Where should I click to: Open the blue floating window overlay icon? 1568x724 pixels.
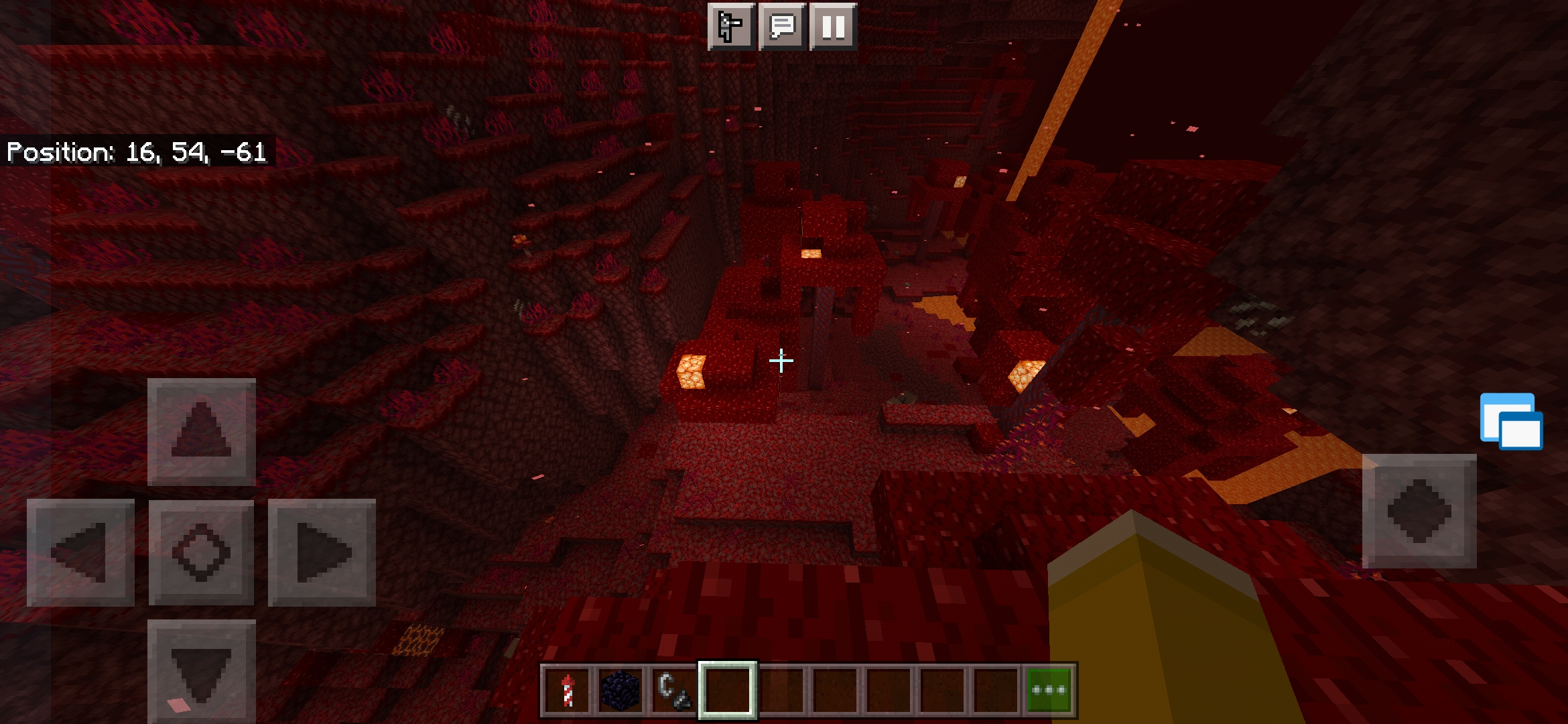tap(1511, 421)
